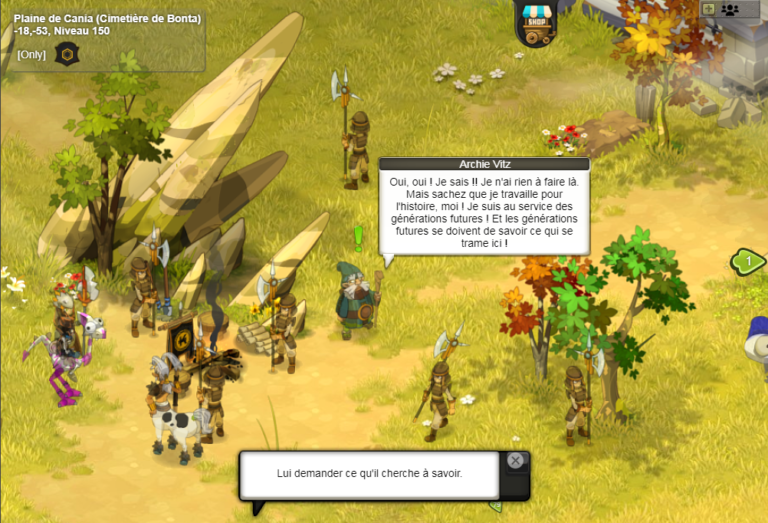Click the green arrow badge numbered 1
This screenshot has width=768, height=523.
[x=749, y=262]
